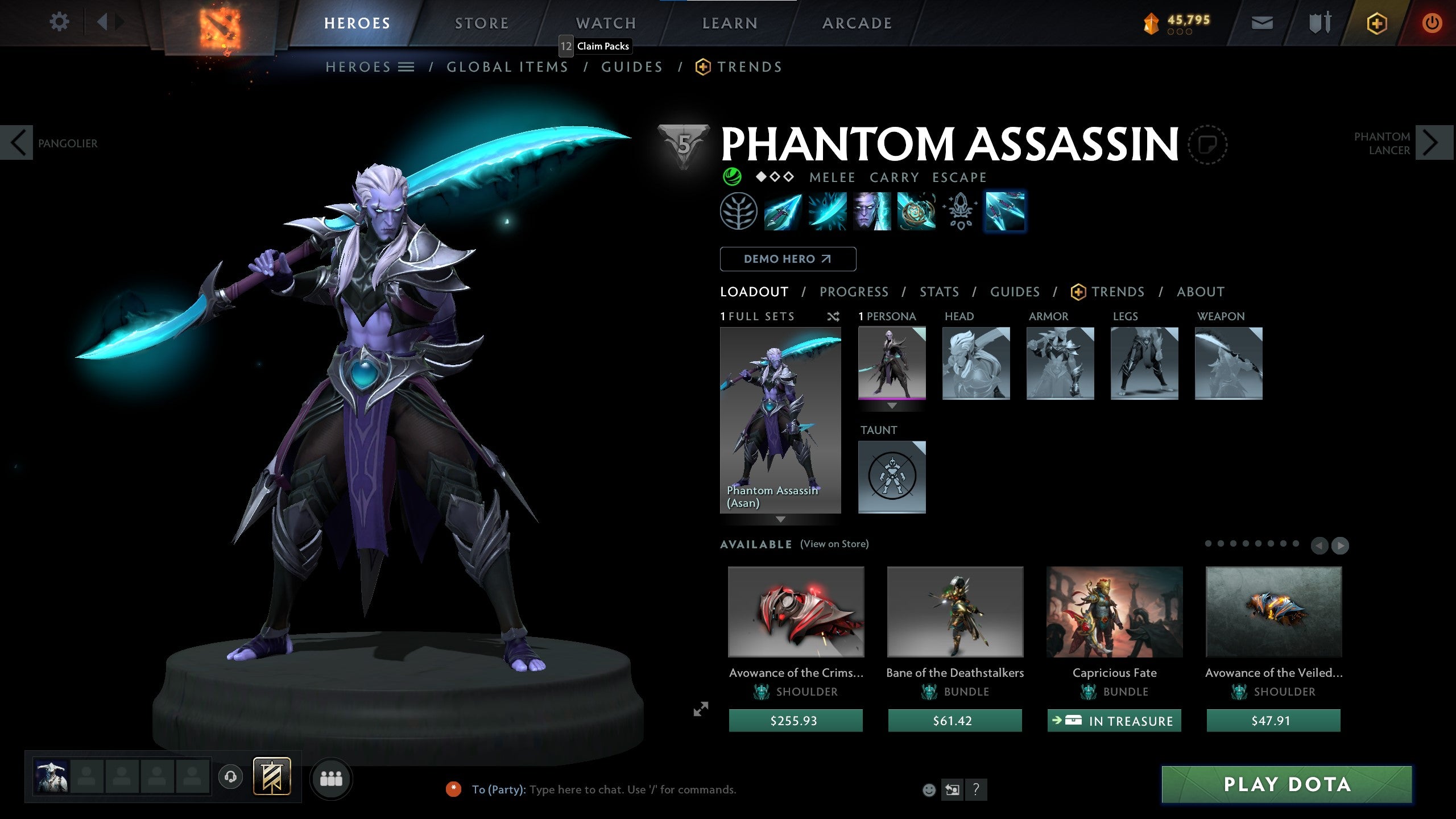Viewport: 1456px width, 819px height.
Task: Click the power/logout button icon
Action: (x=1433, y=23)
